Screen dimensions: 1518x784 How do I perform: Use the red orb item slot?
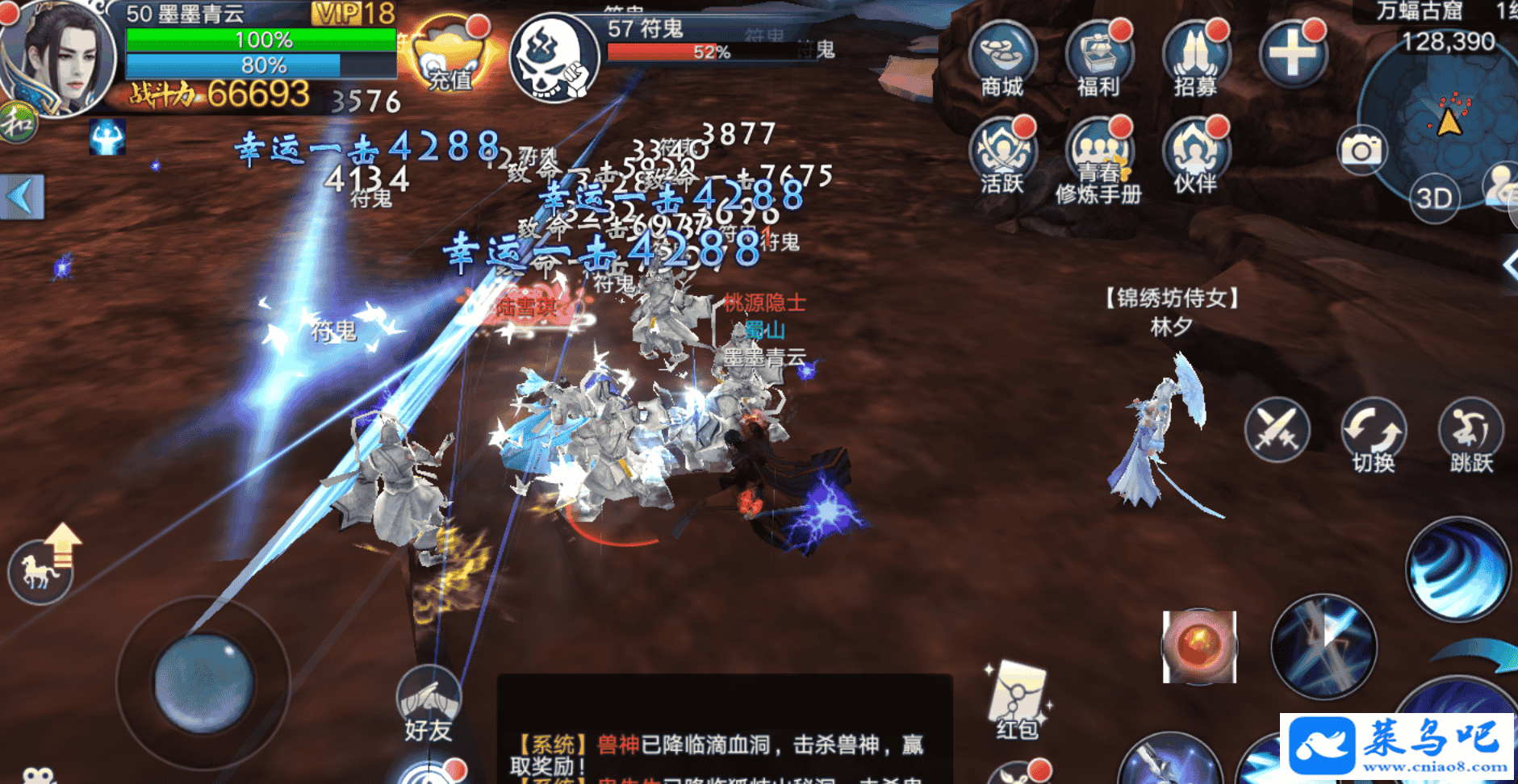click(x=1199, y=647)
